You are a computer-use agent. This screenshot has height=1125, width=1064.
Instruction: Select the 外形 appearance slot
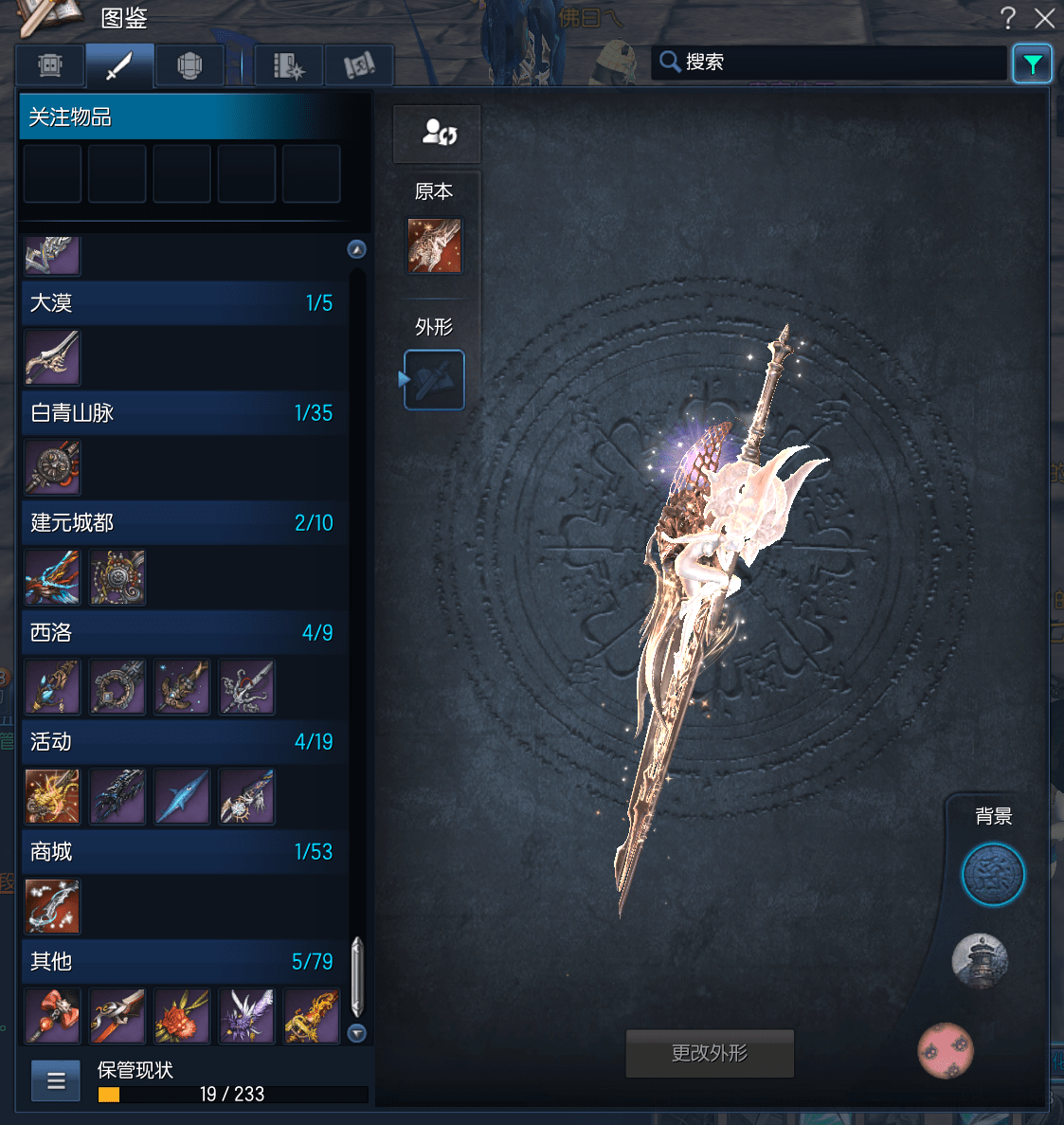coord(434,380)
